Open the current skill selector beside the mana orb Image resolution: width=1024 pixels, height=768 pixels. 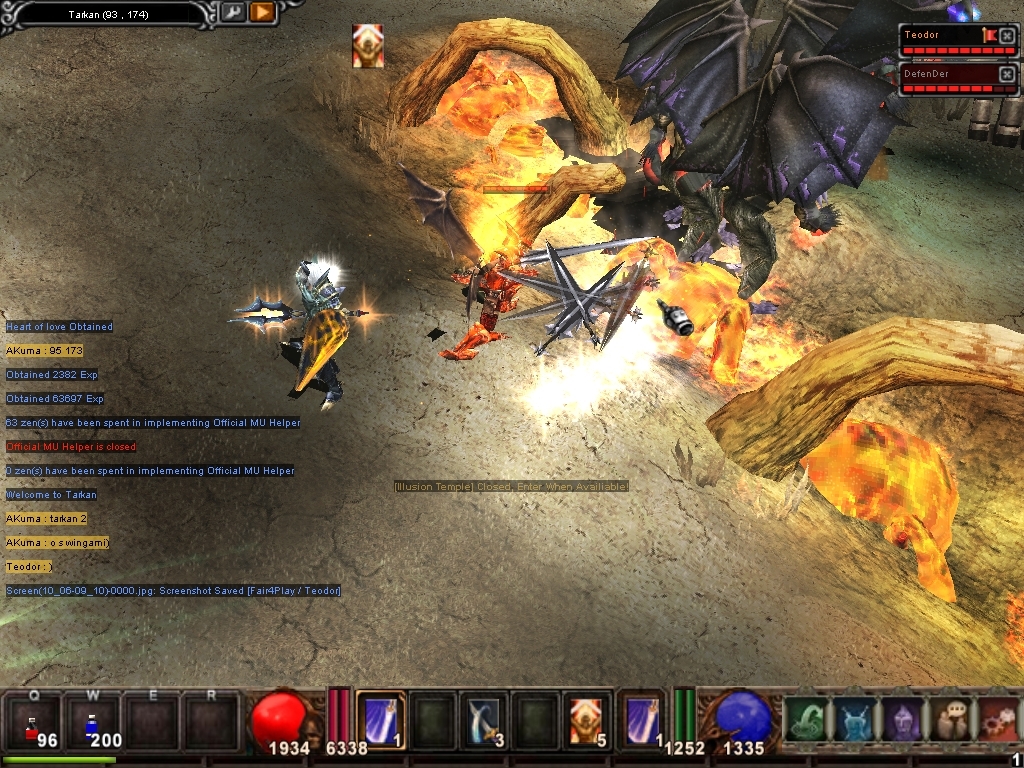tap(641, 720)
